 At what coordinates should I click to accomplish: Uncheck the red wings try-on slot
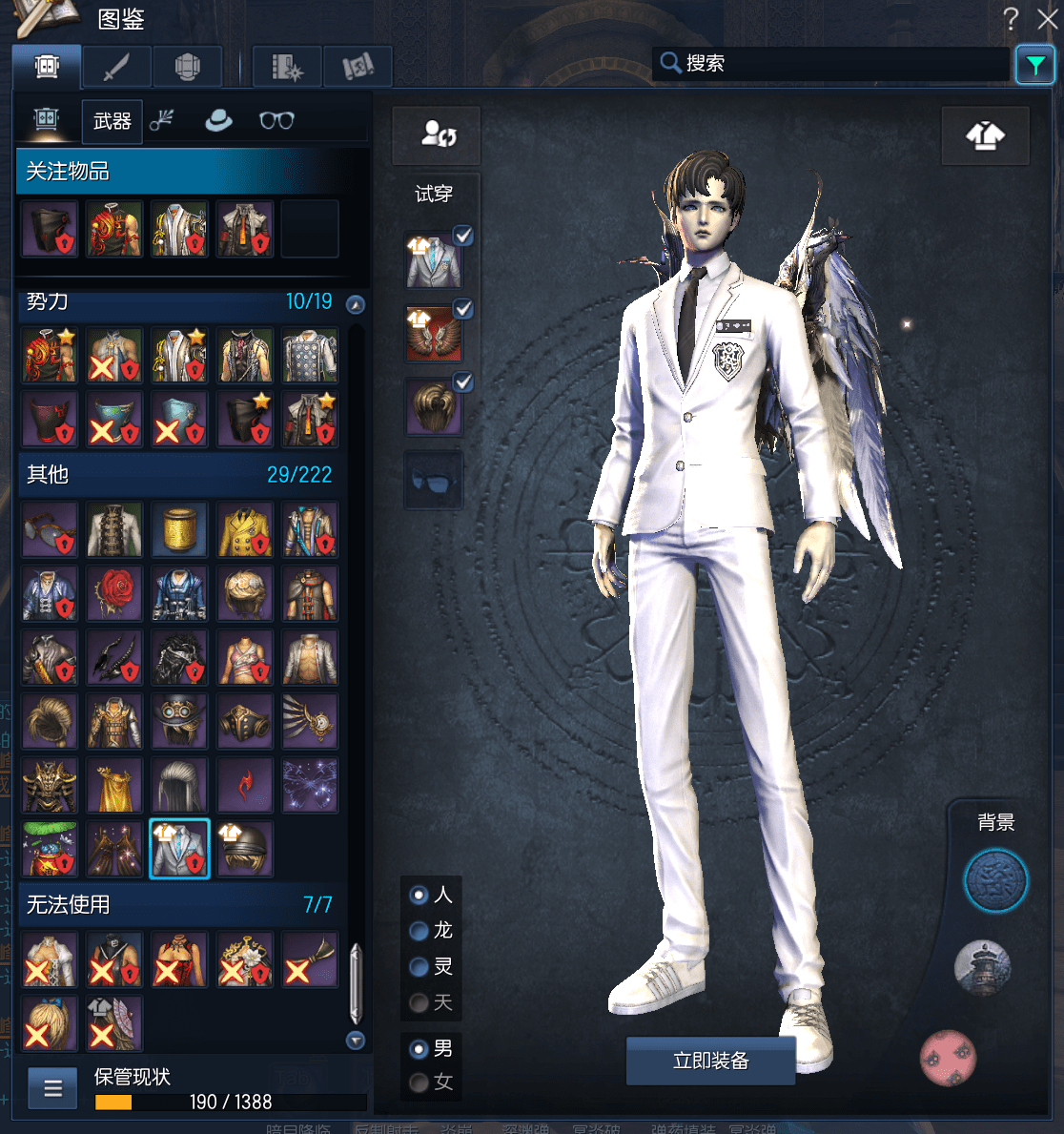pyautogui.click(x=462, y=309)
